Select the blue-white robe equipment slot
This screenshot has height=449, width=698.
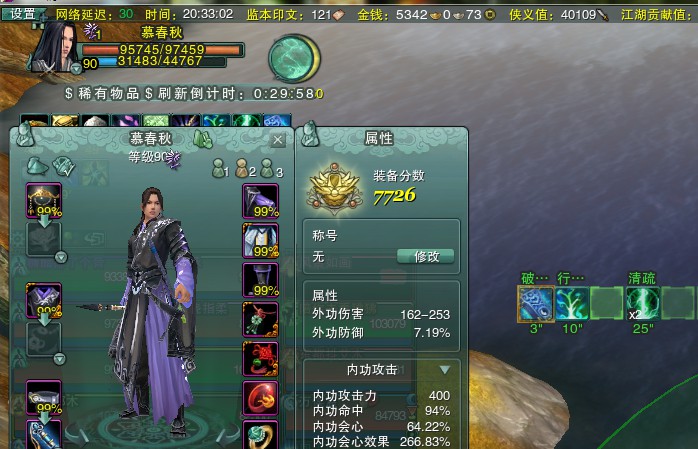[261, 240]
